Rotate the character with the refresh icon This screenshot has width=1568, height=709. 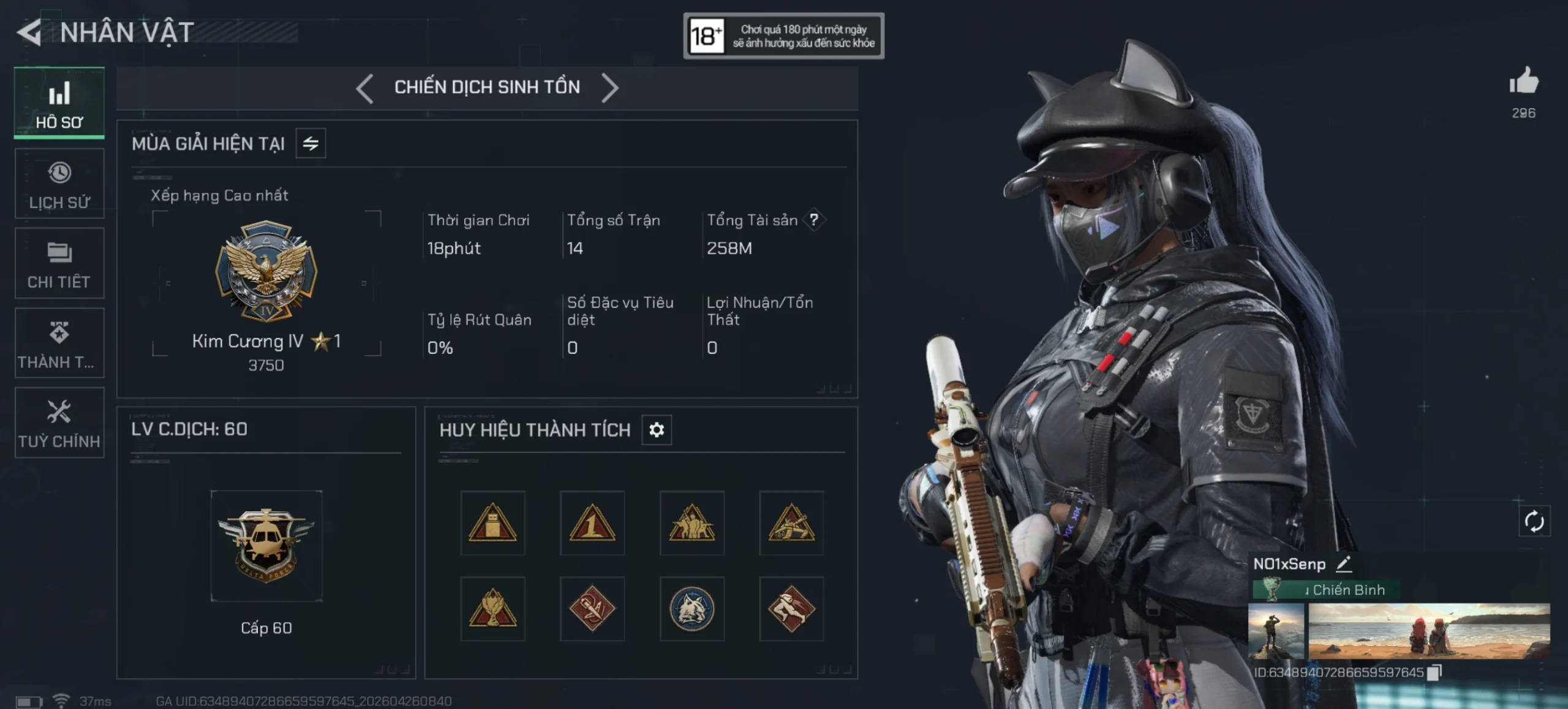pos(1534,522)
